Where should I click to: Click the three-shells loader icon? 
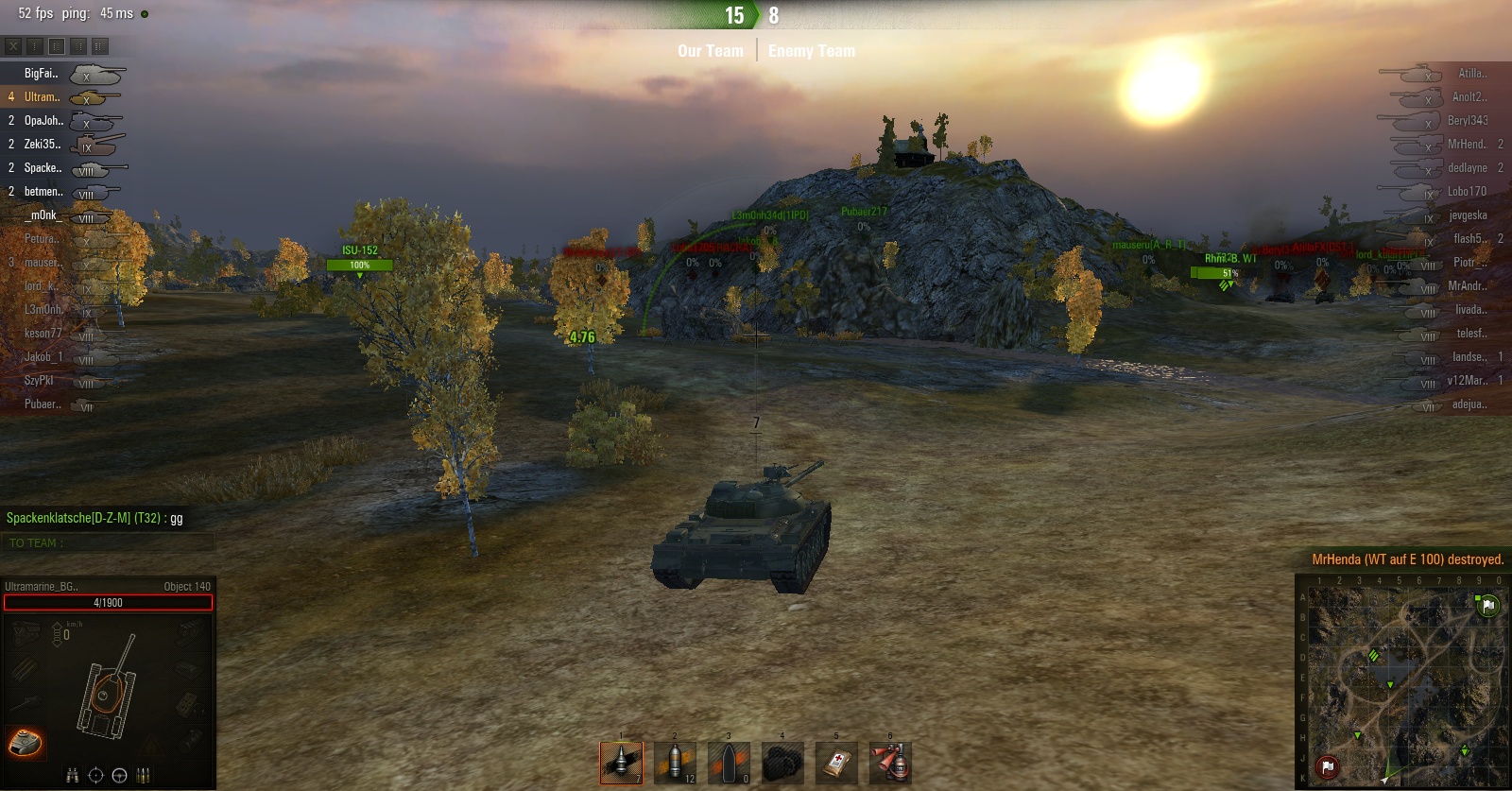pyautogui.click(x=143, y=776)
